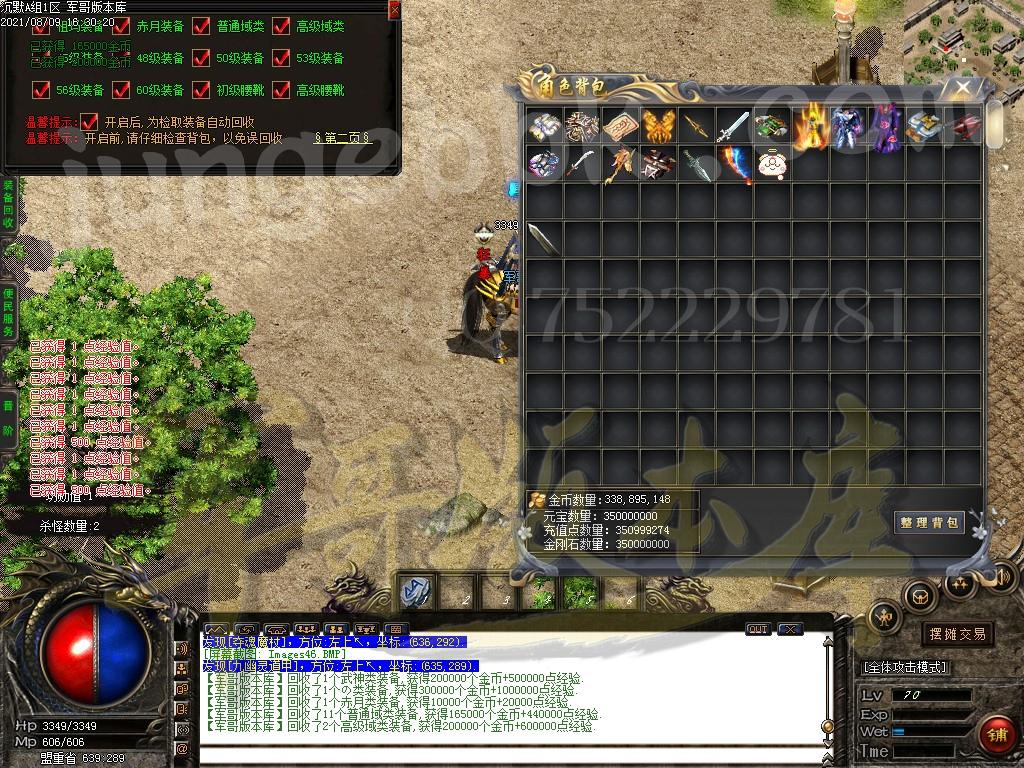This screenshot has width=1024, height=768.
Task: Close the character backpack window
Action: click(x=963, y=88)
